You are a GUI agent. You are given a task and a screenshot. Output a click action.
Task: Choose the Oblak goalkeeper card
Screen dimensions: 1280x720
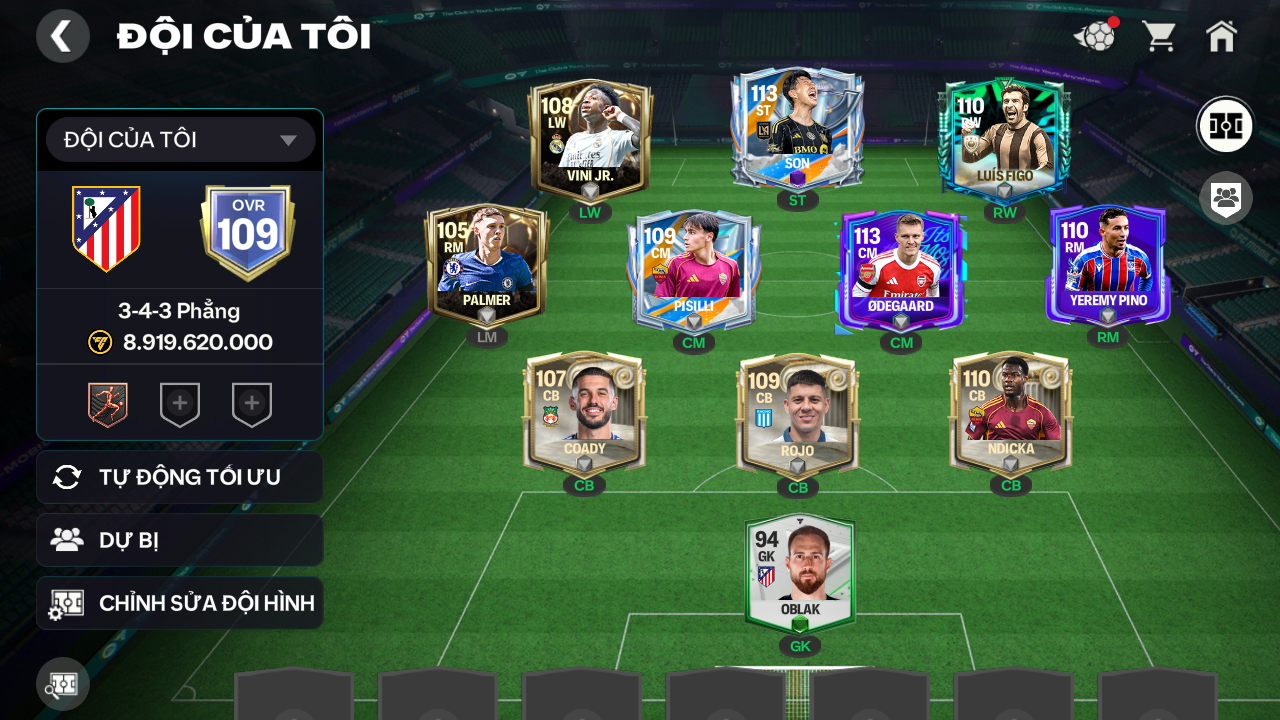pyautogui.click(x=800, y=573)
